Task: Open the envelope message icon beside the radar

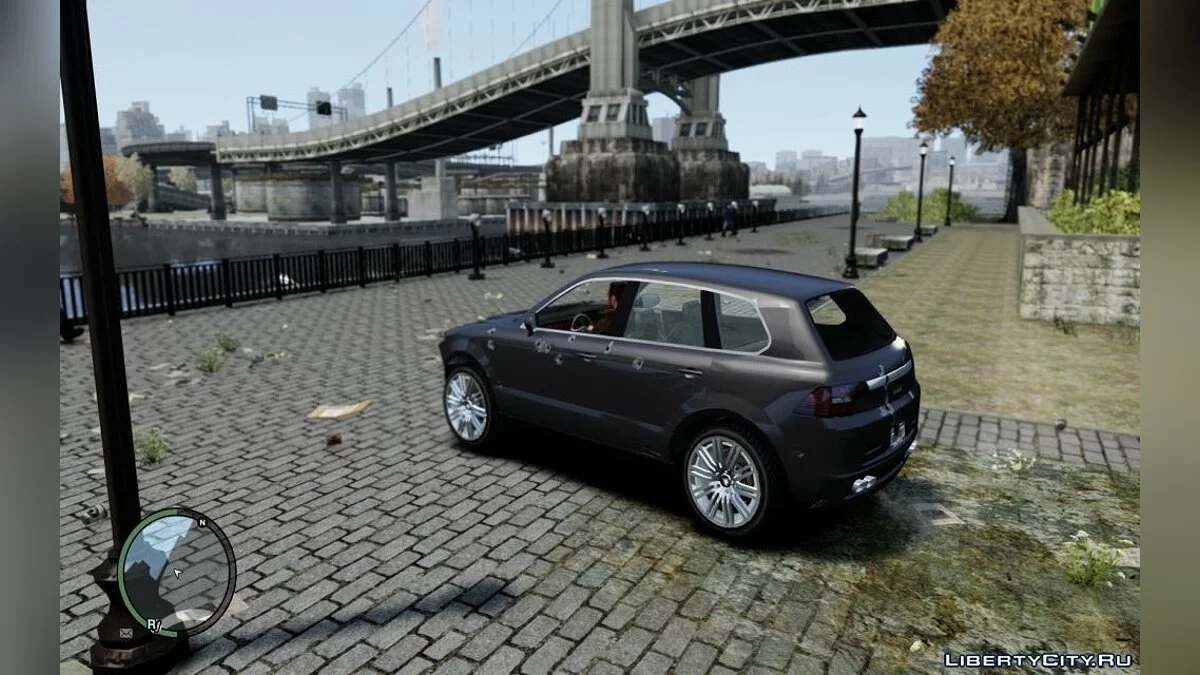Action: click(x=126, y=632)
